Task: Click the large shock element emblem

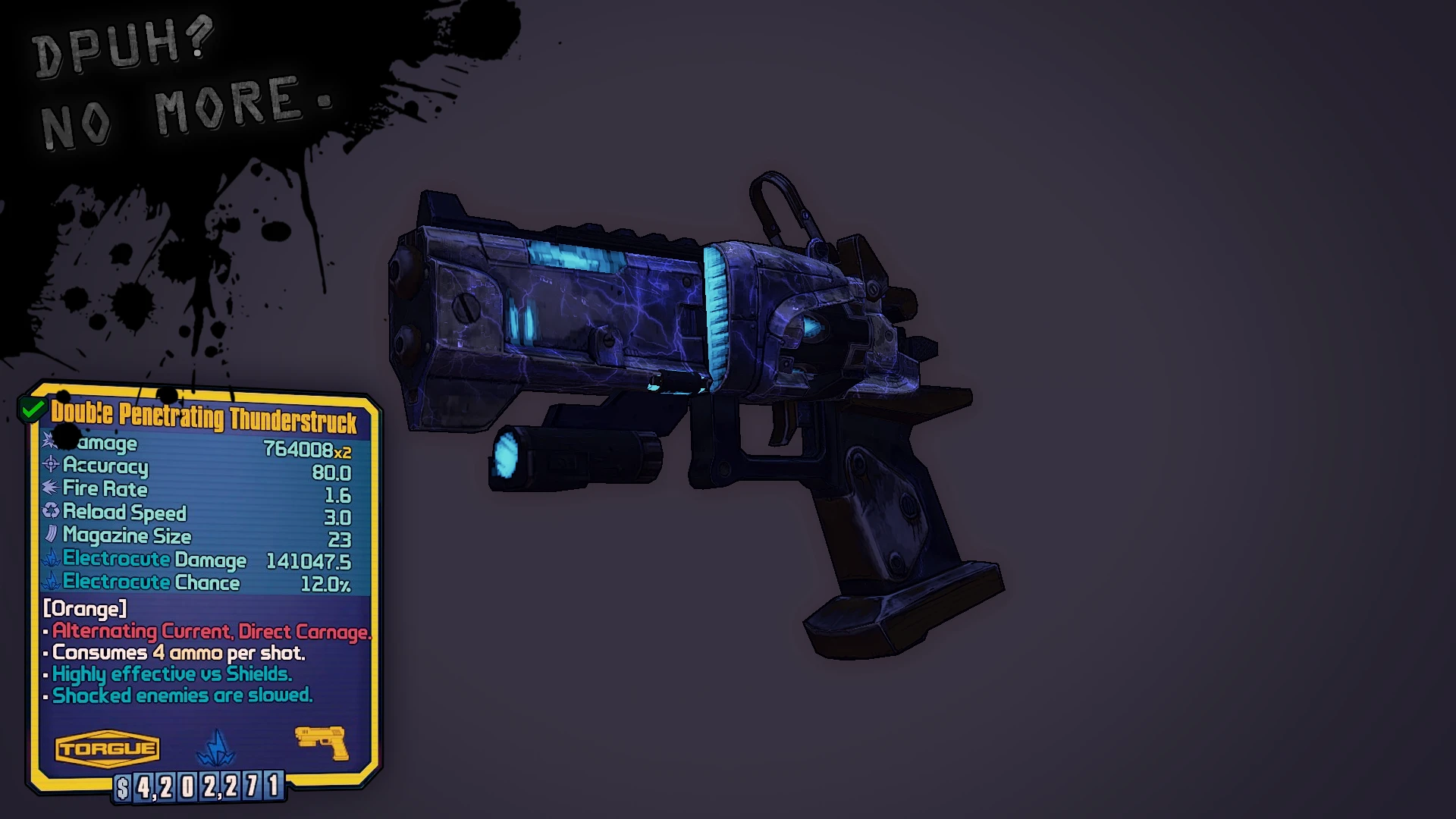Action: (218, 747)
